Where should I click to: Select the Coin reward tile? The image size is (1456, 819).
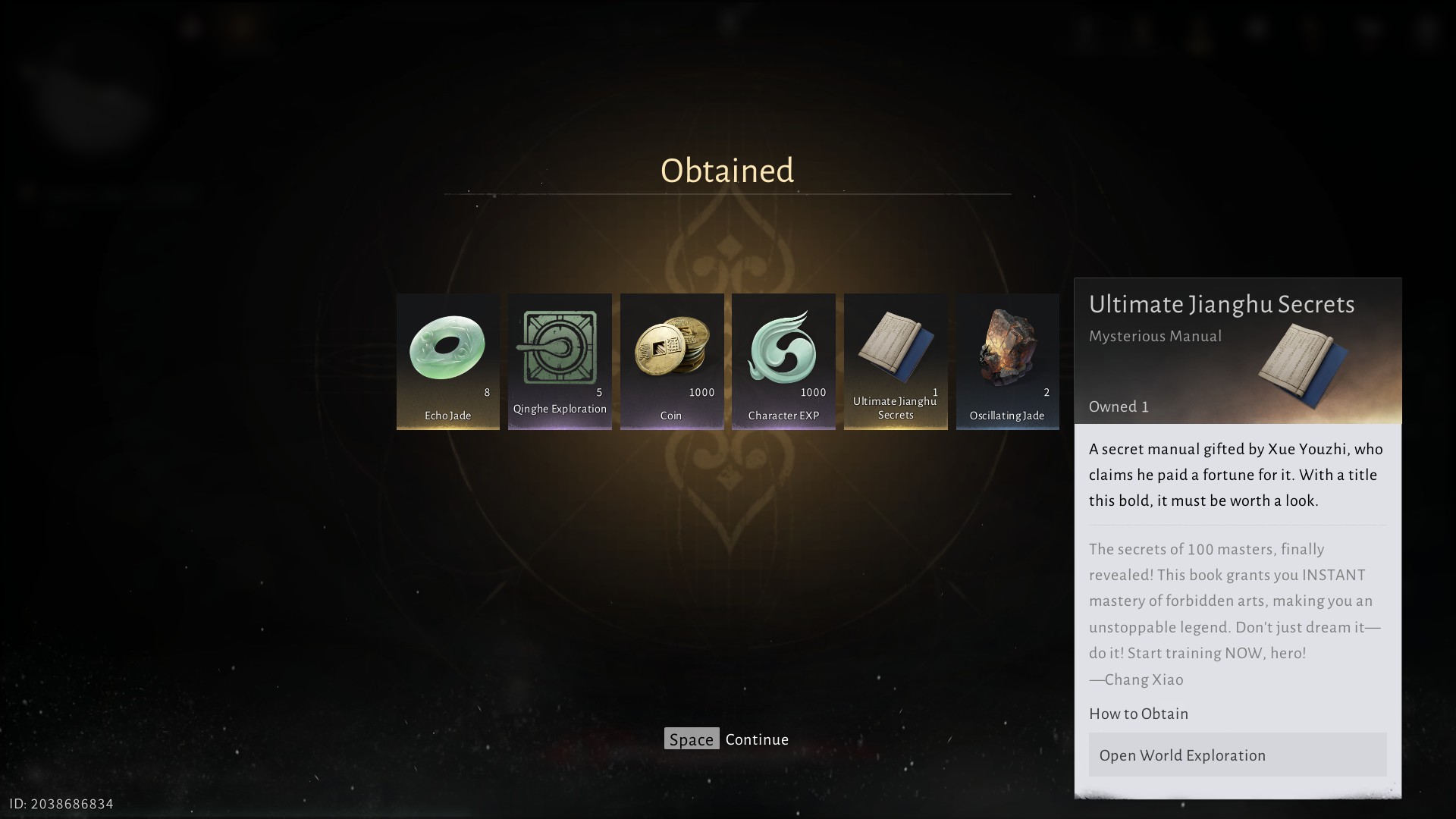(x=671, y=361)
